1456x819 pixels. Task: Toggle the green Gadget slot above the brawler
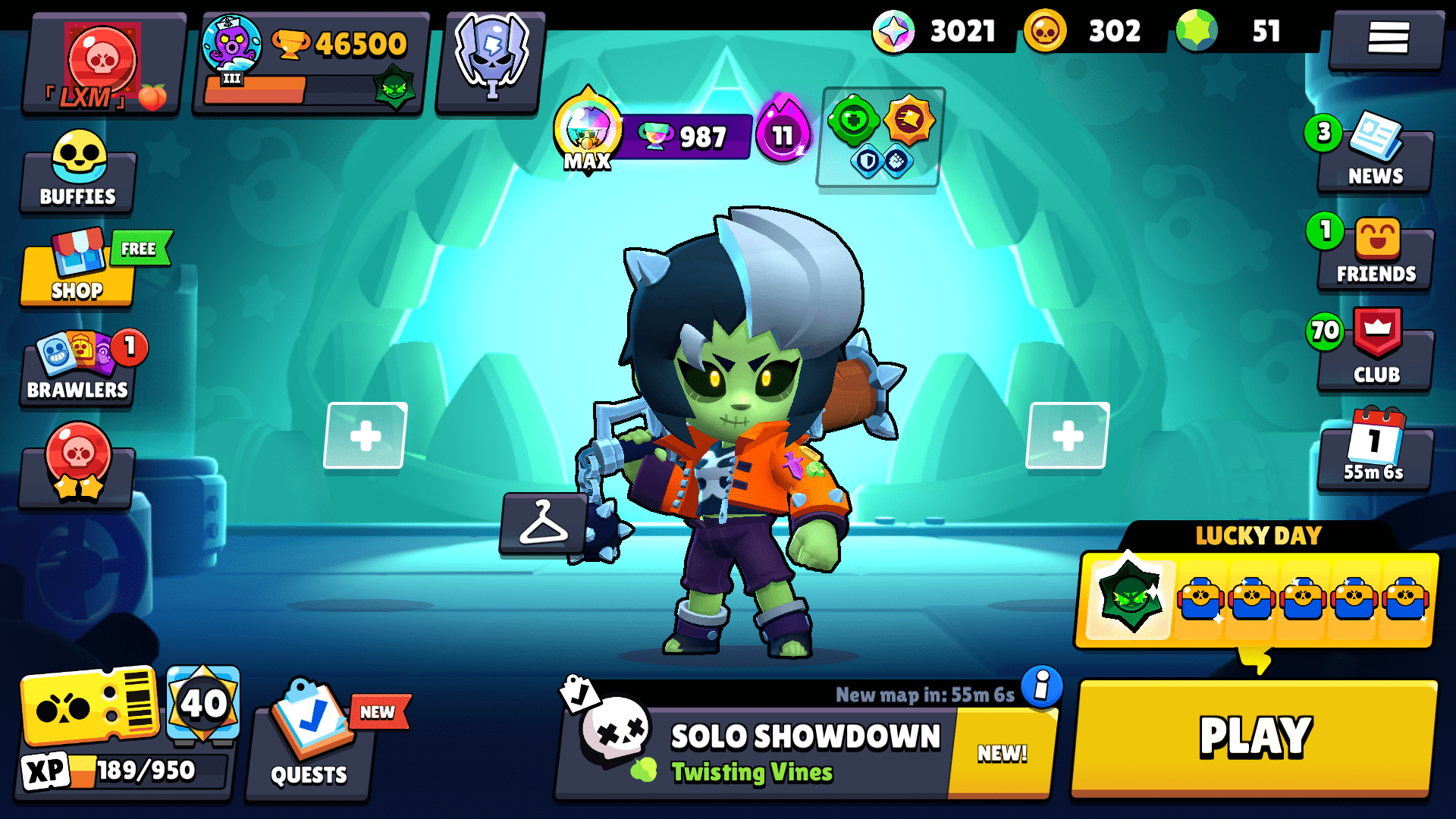point(852,121)
